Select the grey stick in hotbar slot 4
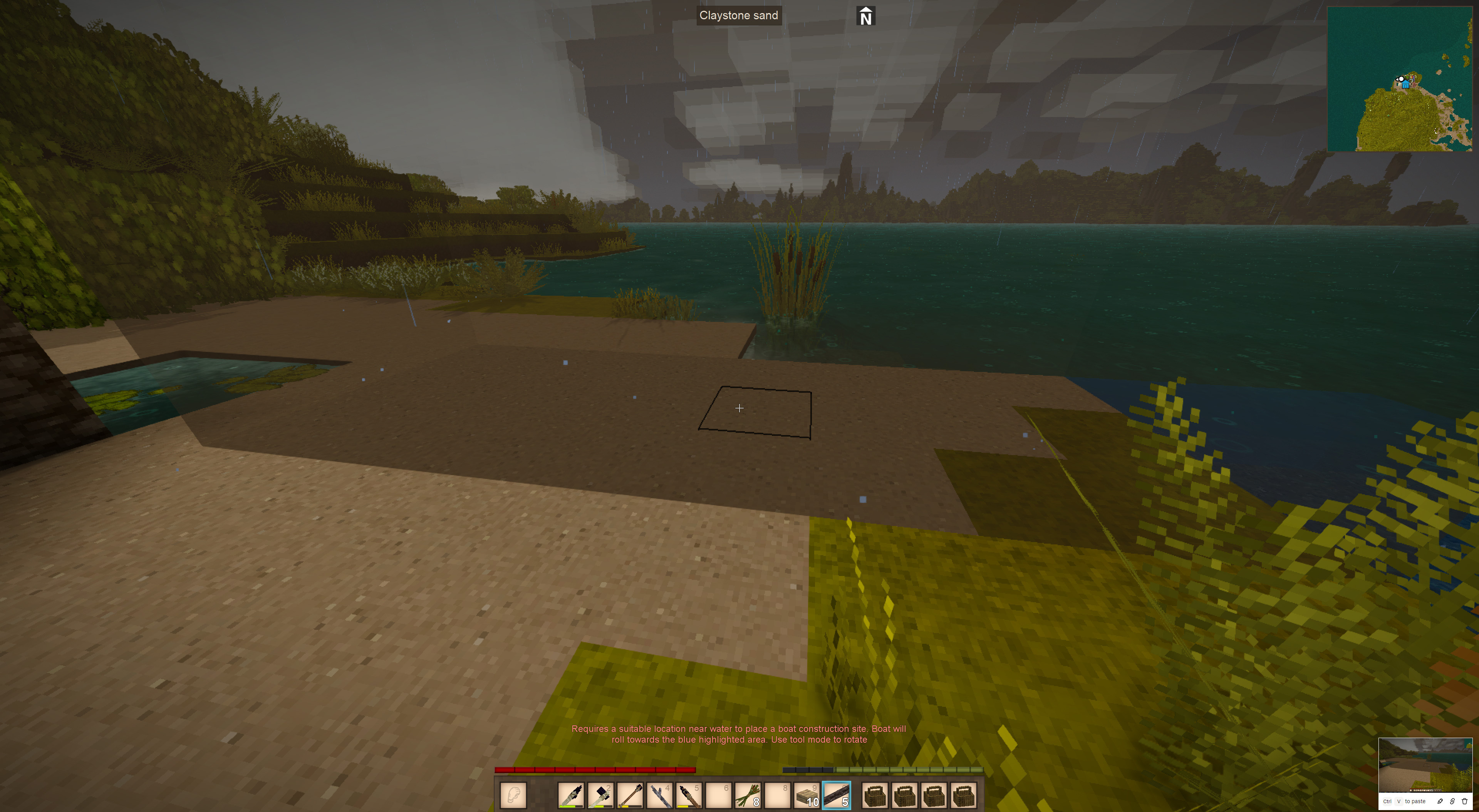The width and height of the screenshot is (1479, 812). tap(659, 795)
